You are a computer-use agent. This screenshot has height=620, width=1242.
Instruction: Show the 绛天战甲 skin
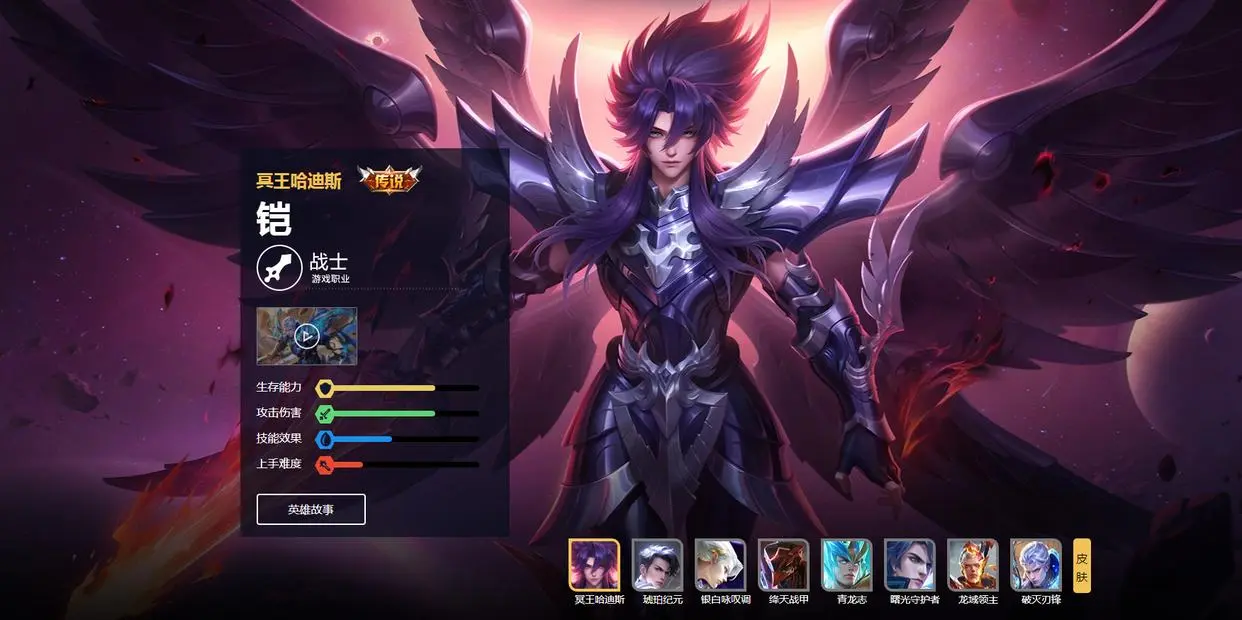(784, 565)
